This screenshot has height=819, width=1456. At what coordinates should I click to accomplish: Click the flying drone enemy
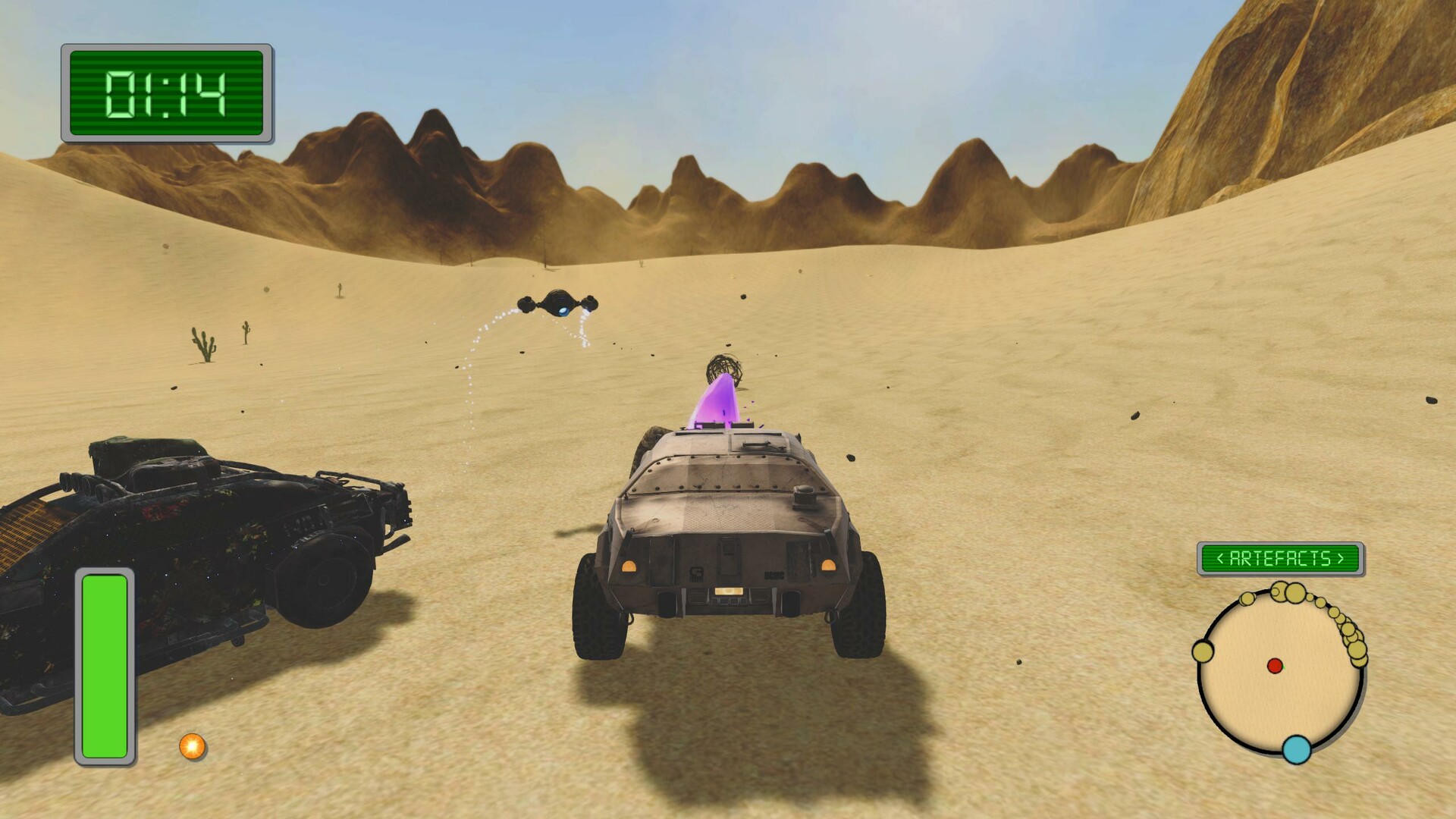[557, 303]
